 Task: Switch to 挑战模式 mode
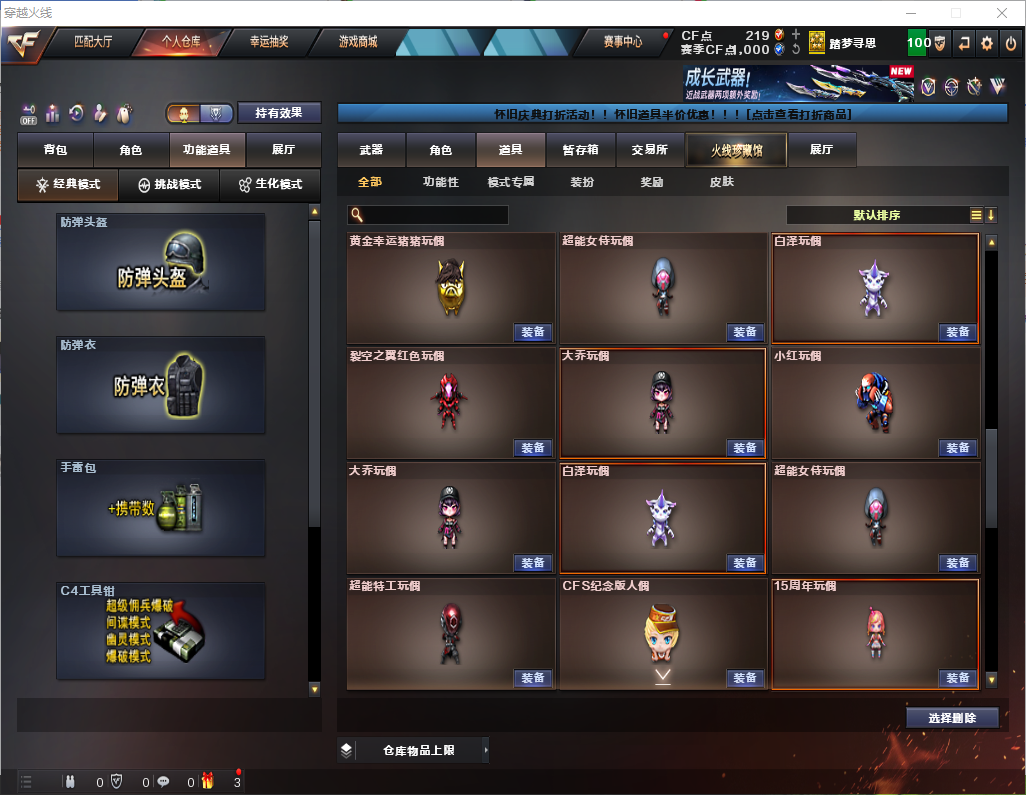point(169,185)
